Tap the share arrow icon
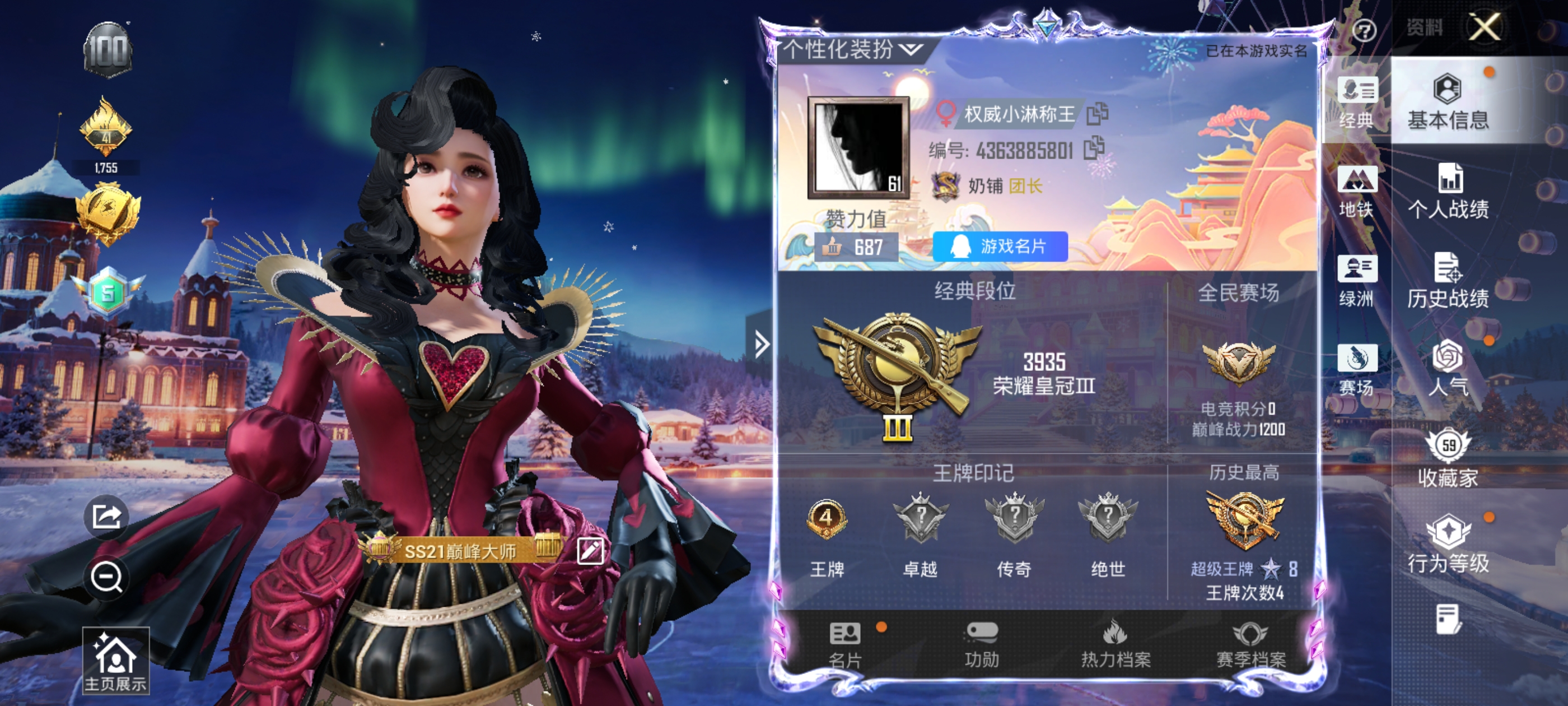The width and height of the screenshot is (1568, 706). [x=106, y=517]
